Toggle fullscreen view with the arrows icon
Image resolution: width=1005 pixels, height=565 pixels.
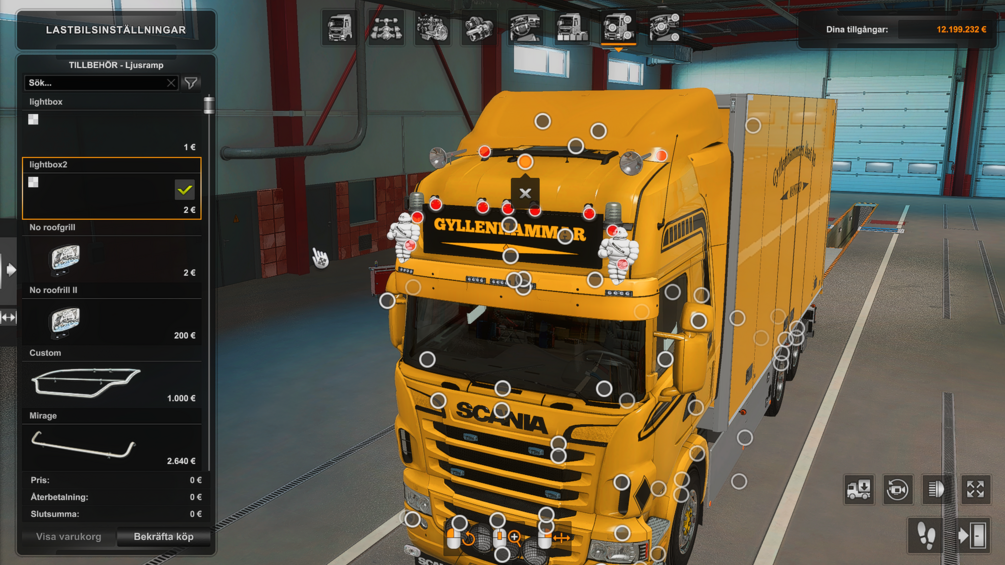tap(975, 489)
